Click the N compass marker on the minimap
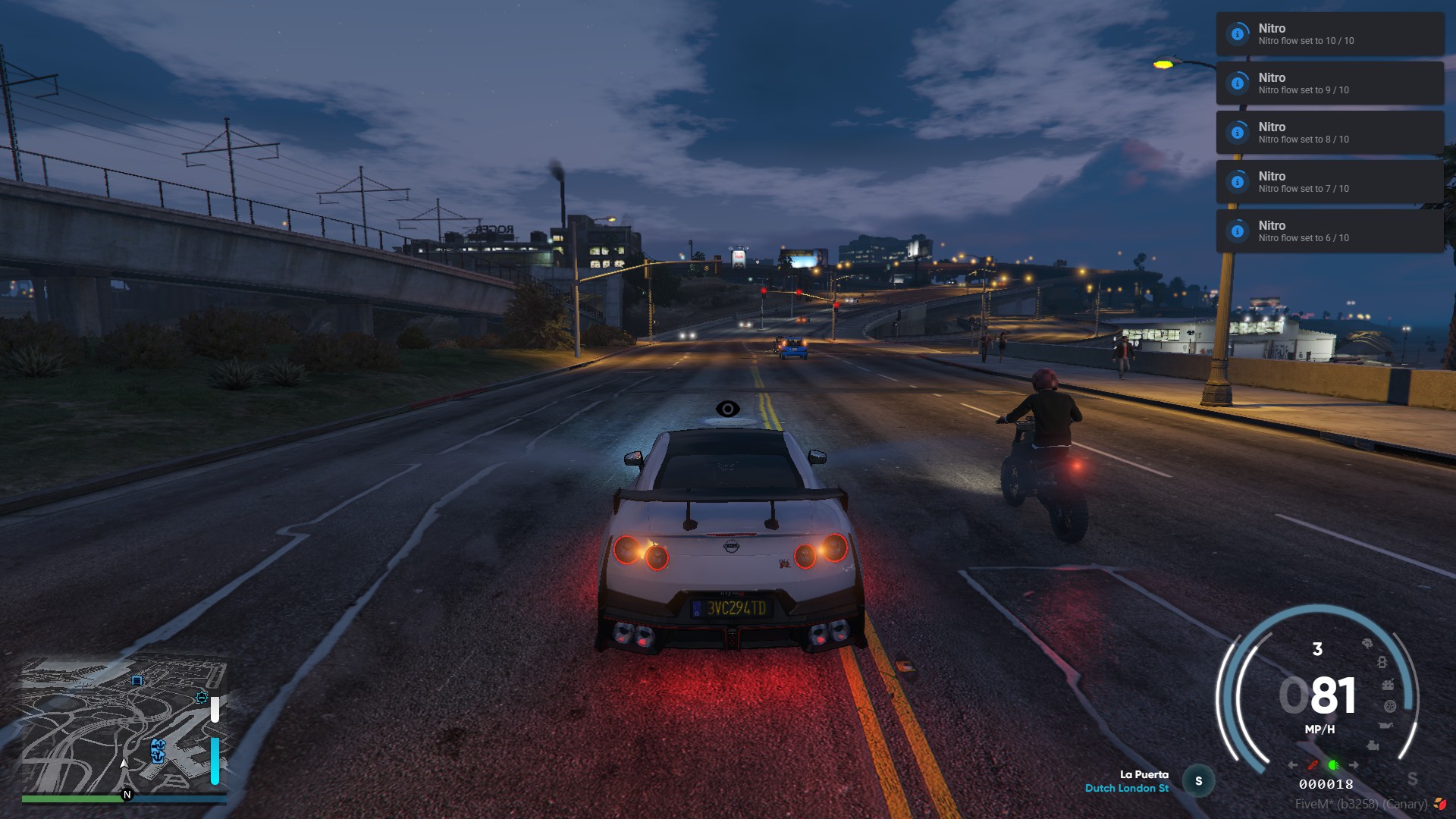Screen dimensions: 1456x819 [x=127, y=795]
